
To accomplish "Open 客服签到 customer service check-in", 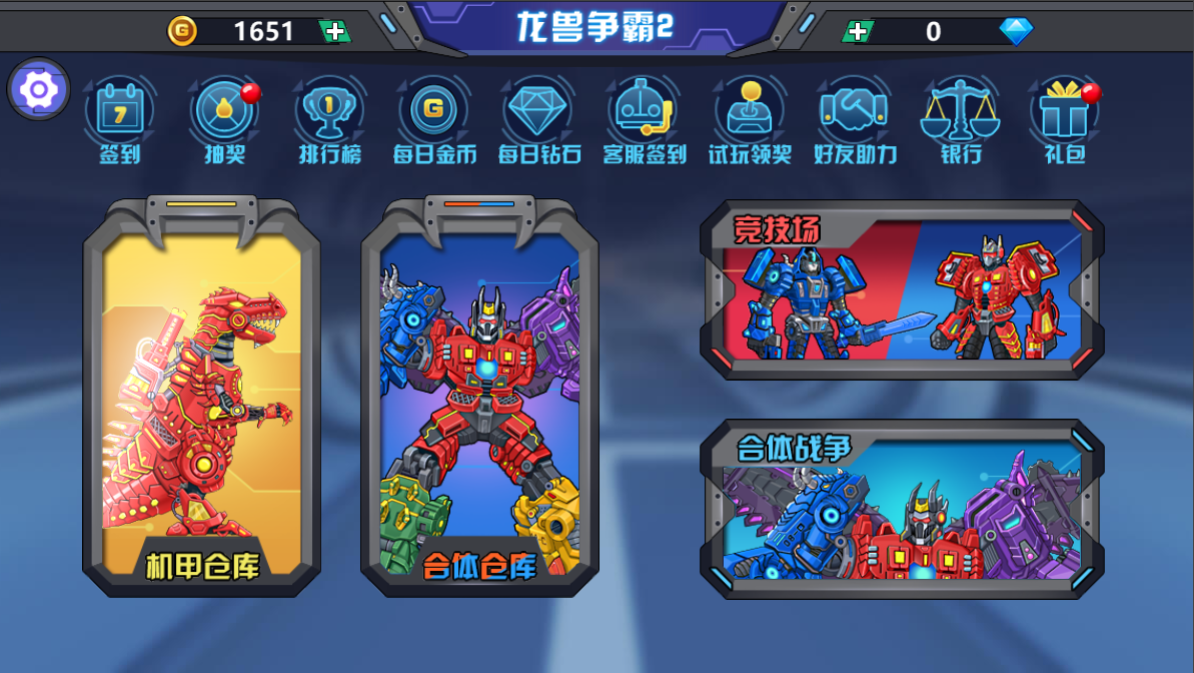I will click(x=644, y=120).
